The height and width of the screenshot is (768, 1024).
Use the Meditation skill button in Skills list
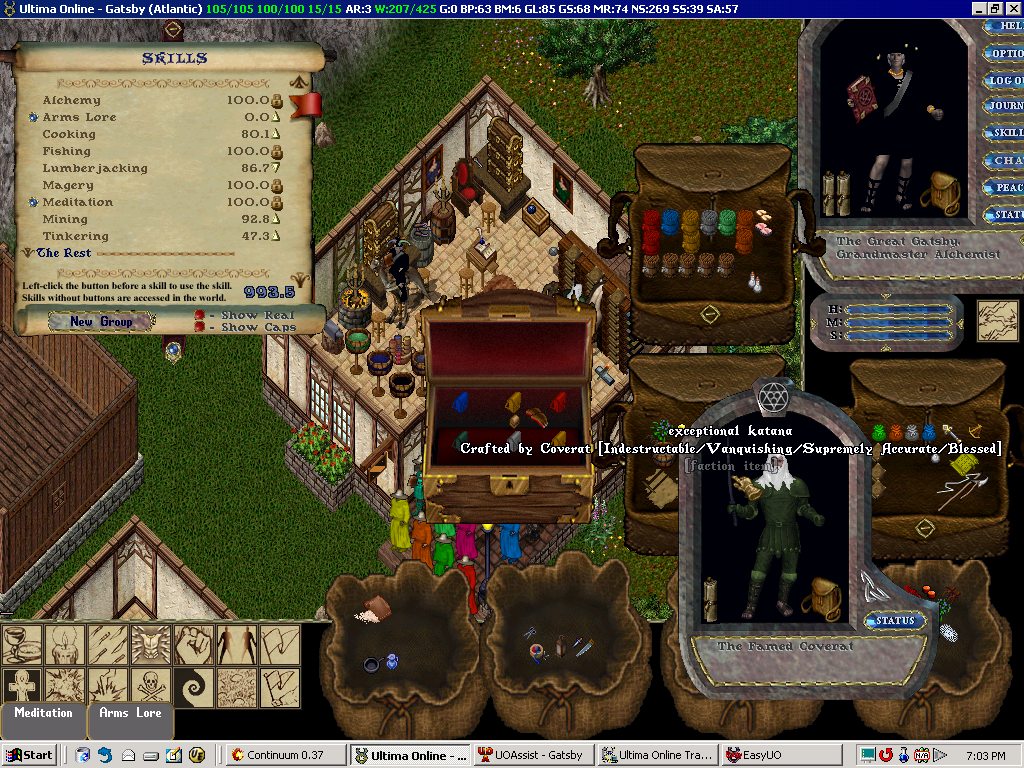[33, 203]
